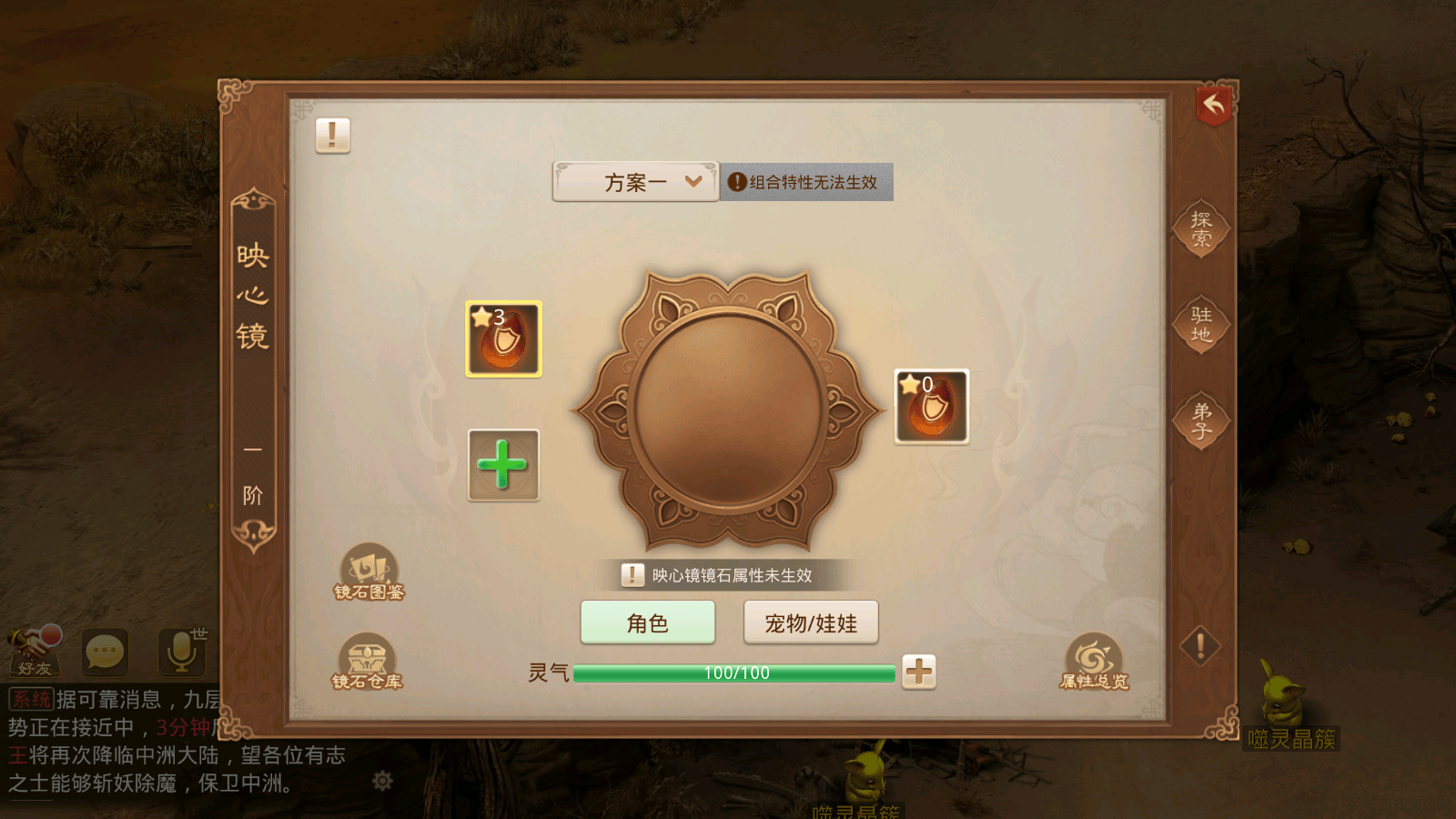Image resolution: width=1456 pixels, height=819 pixels.
Task: Switch to the 角色 tab
Action: click(x=647, y=622)
